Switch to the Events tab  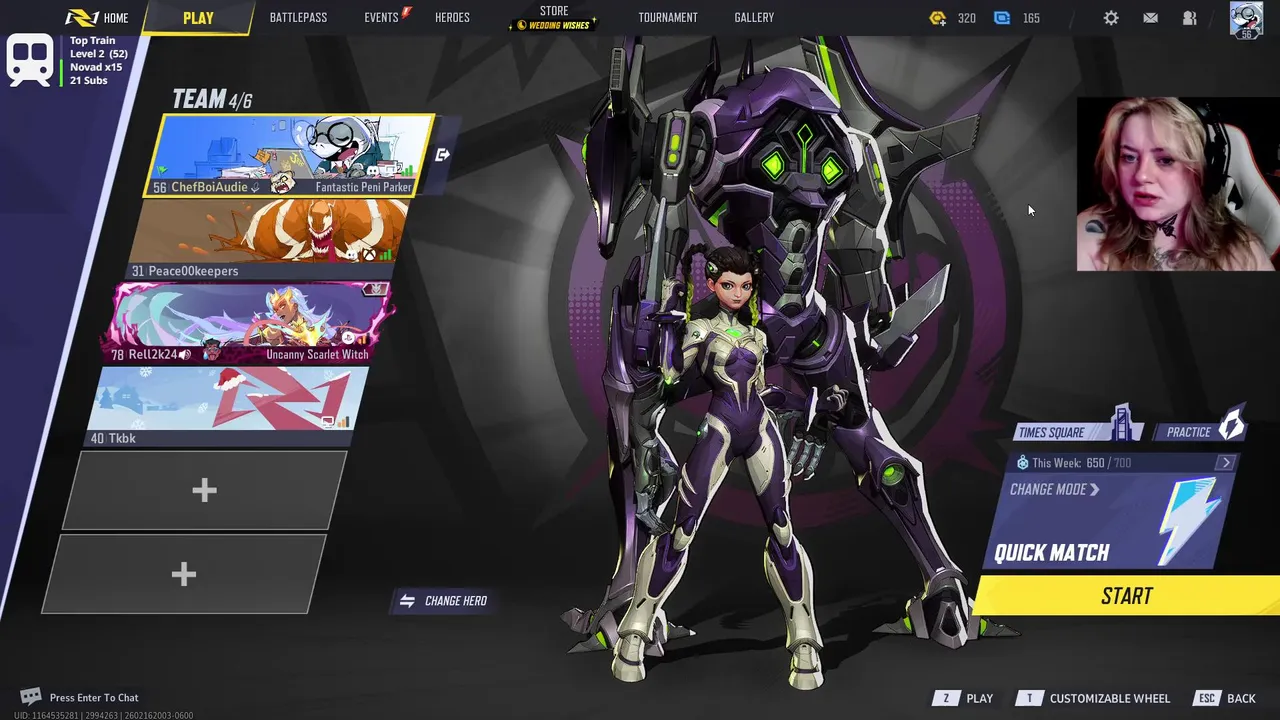pos(382,18)
